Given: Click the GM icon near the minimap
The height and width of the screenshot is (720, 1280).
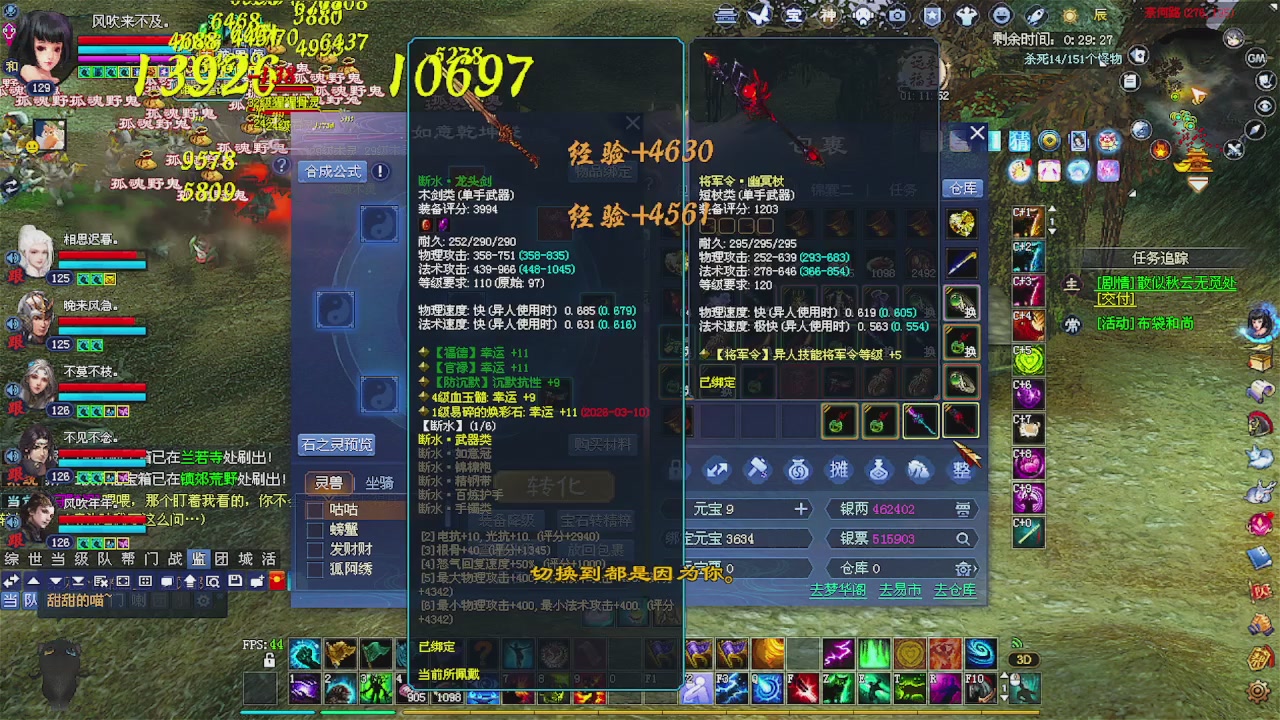Looking at the screenshot, I should [1257, 58].
